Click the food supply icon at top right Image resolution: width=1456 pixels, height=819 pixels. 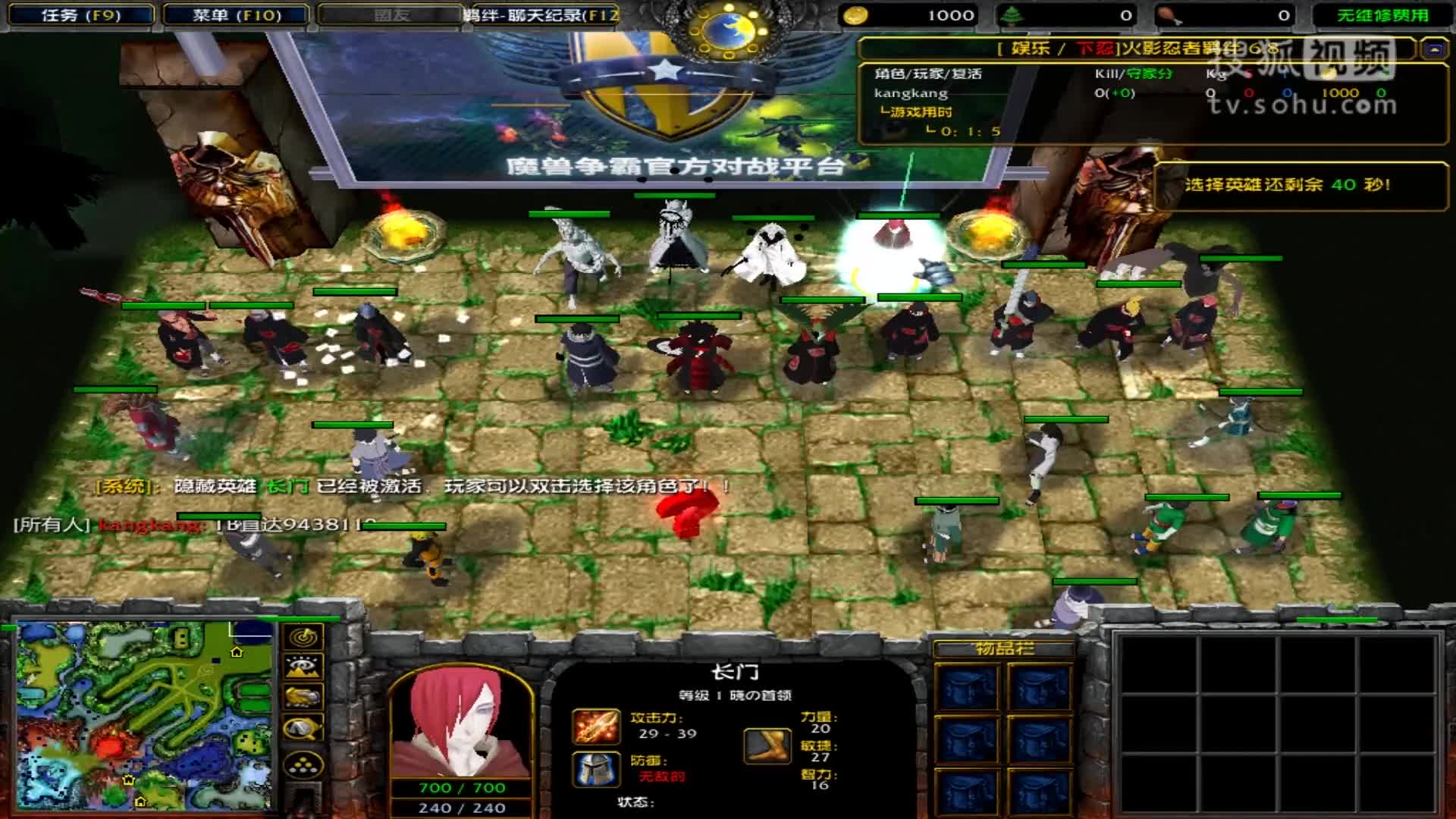pyautogui.click(x=1168, y=14)
